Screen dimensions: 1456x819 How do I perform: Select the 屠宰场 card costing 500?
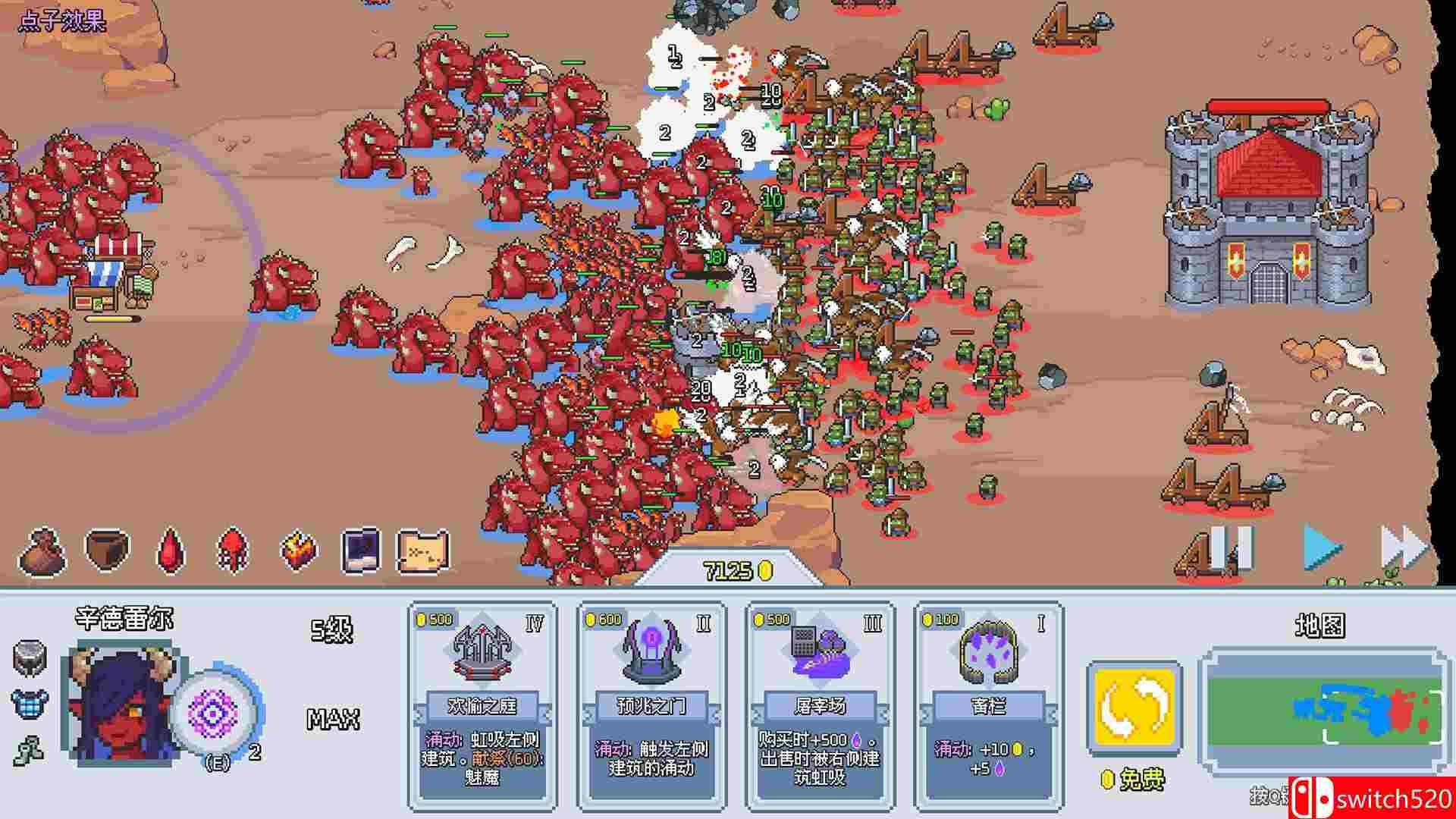(x=821, y=705)
